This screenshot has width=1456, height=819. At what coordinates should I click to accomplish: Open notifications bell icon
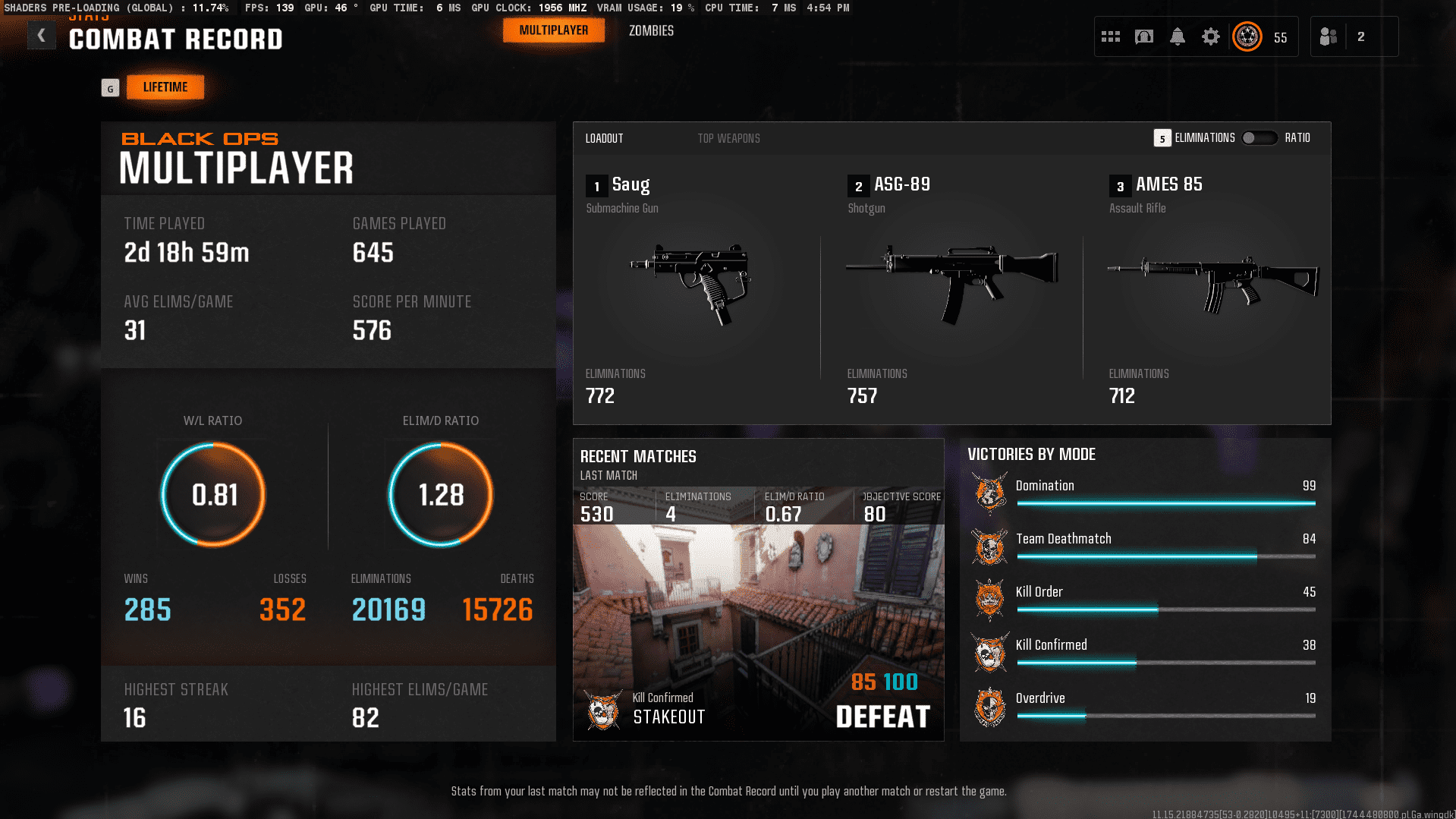pyautogui.click(x=1178, y=36)
